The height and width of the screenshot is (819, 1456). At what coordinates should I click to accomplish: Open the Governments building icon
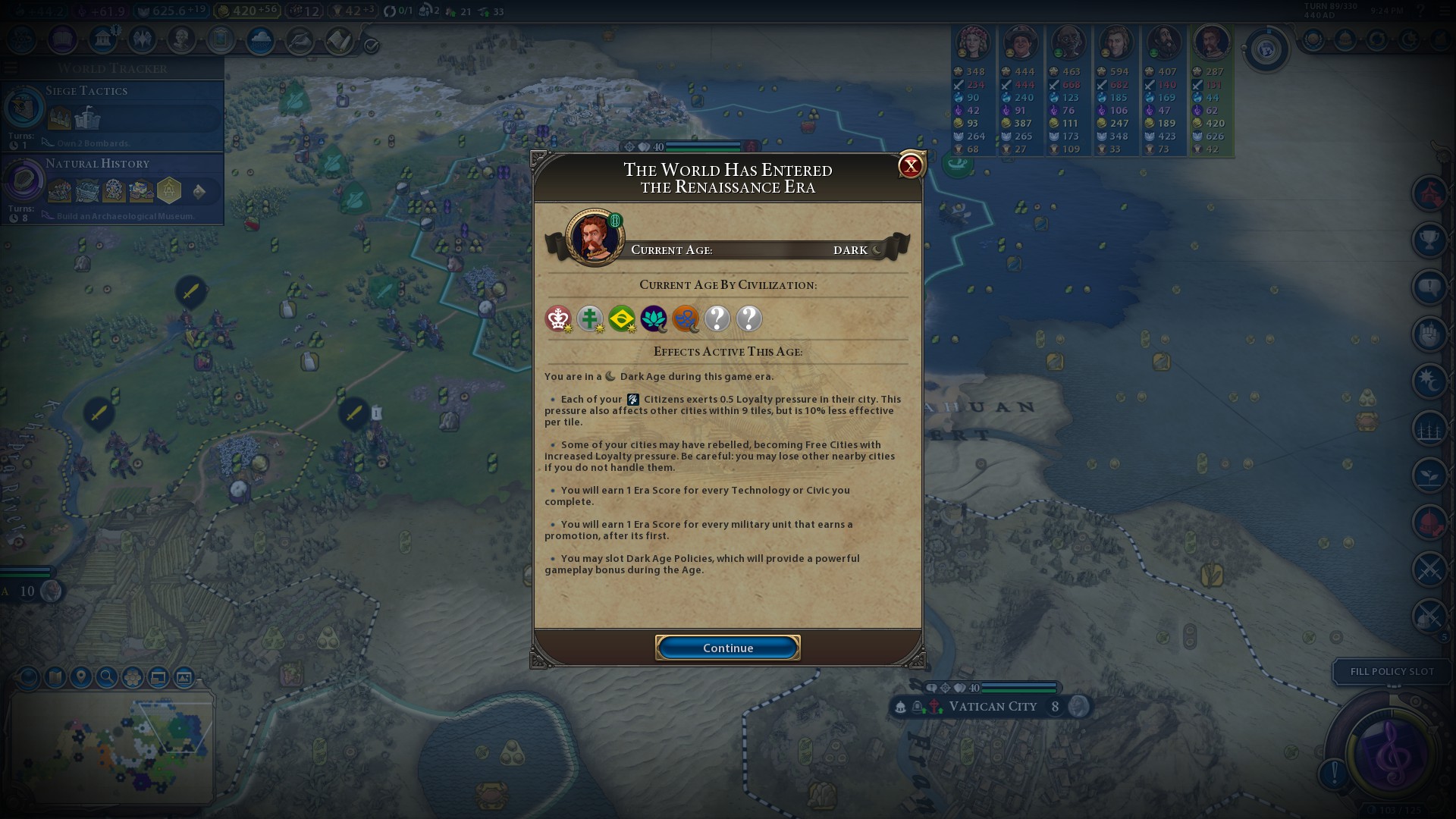(102, 39)
